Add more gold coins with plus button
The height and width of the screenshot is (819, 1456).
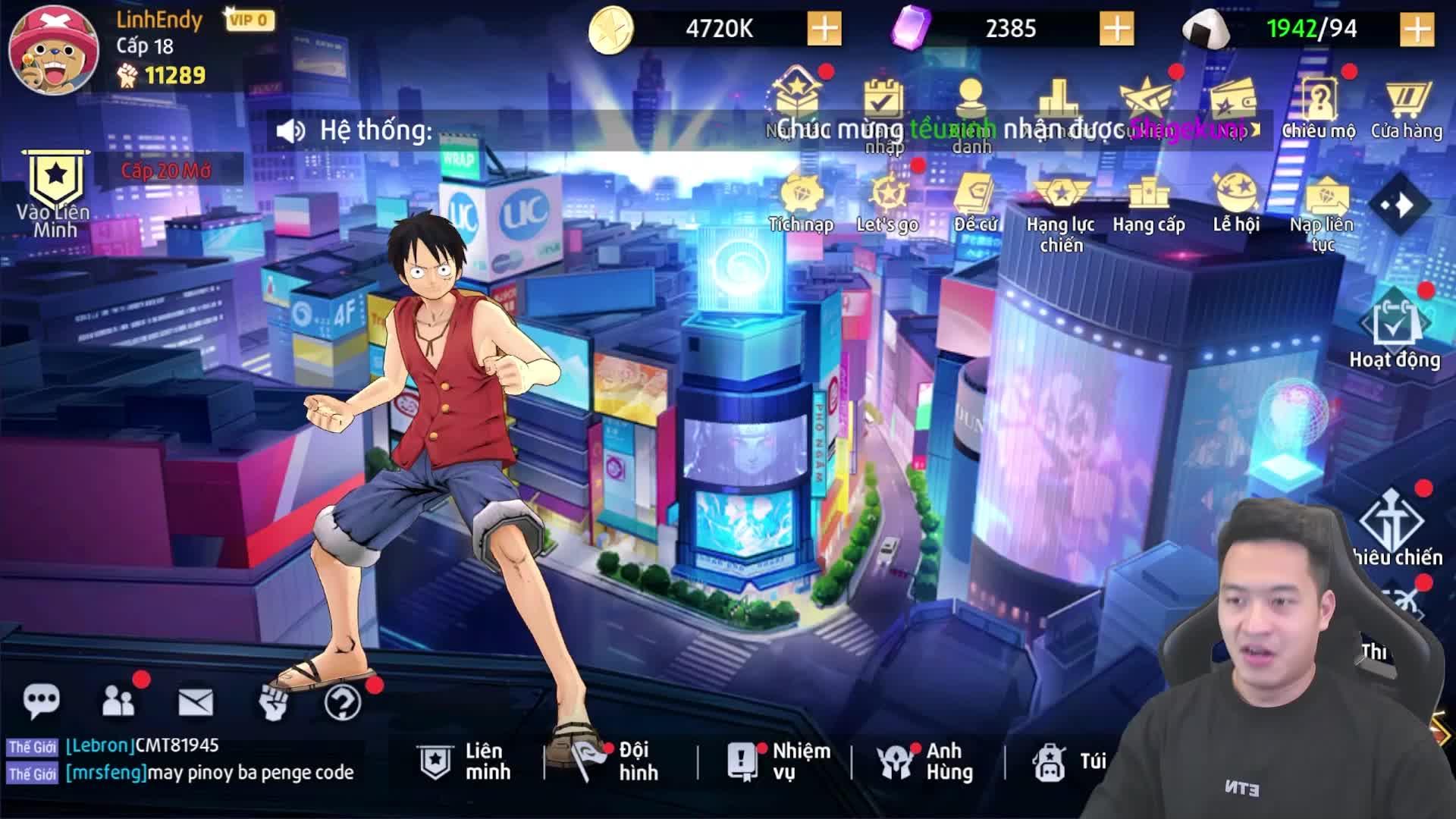coord(824,29)
